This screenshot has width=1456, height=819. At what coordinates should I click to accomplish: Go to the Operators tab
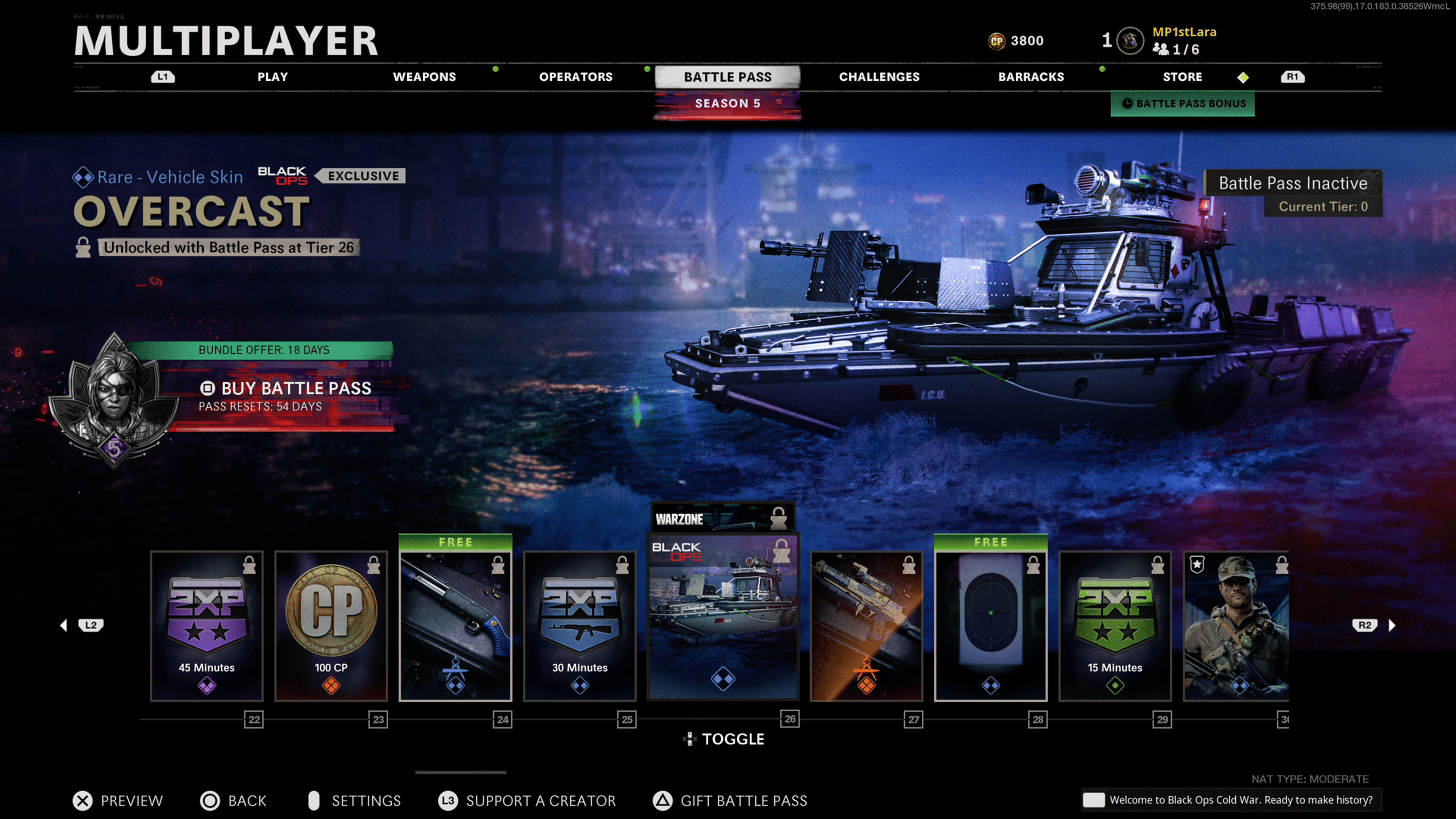click(x=576, y=77)
